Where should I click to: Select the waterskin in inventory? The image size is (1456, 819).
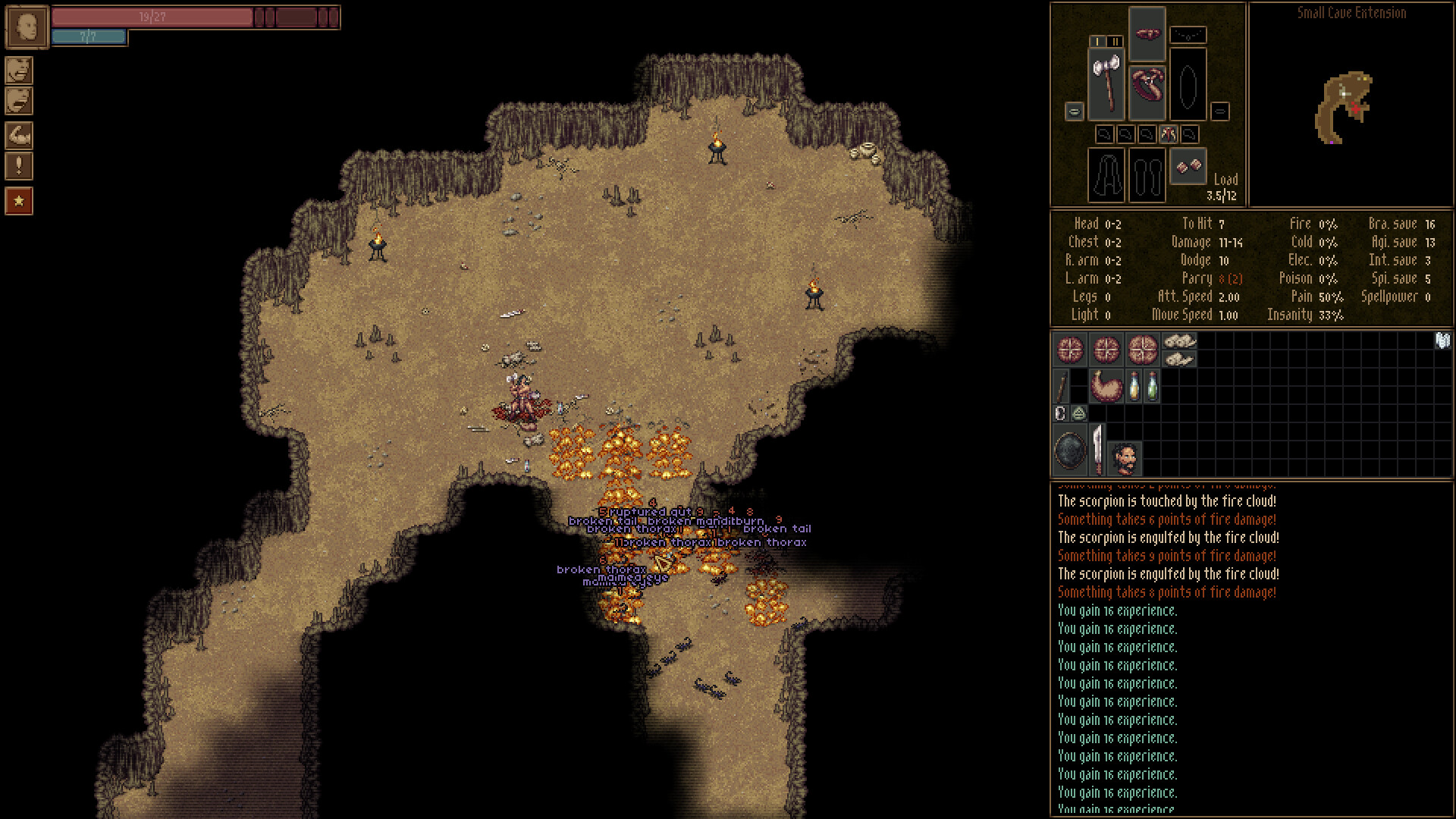pos(1106,385)
